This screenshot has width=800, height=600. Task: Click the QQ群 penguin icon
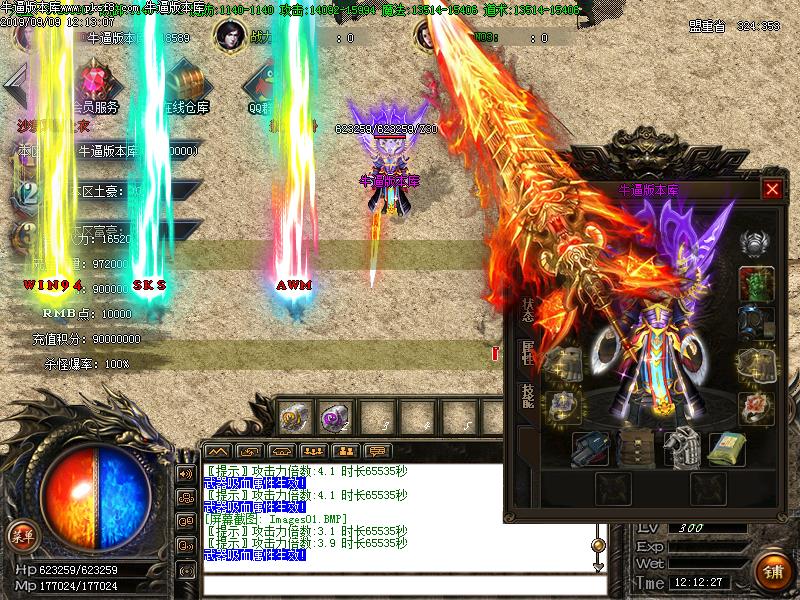point(263,82)
